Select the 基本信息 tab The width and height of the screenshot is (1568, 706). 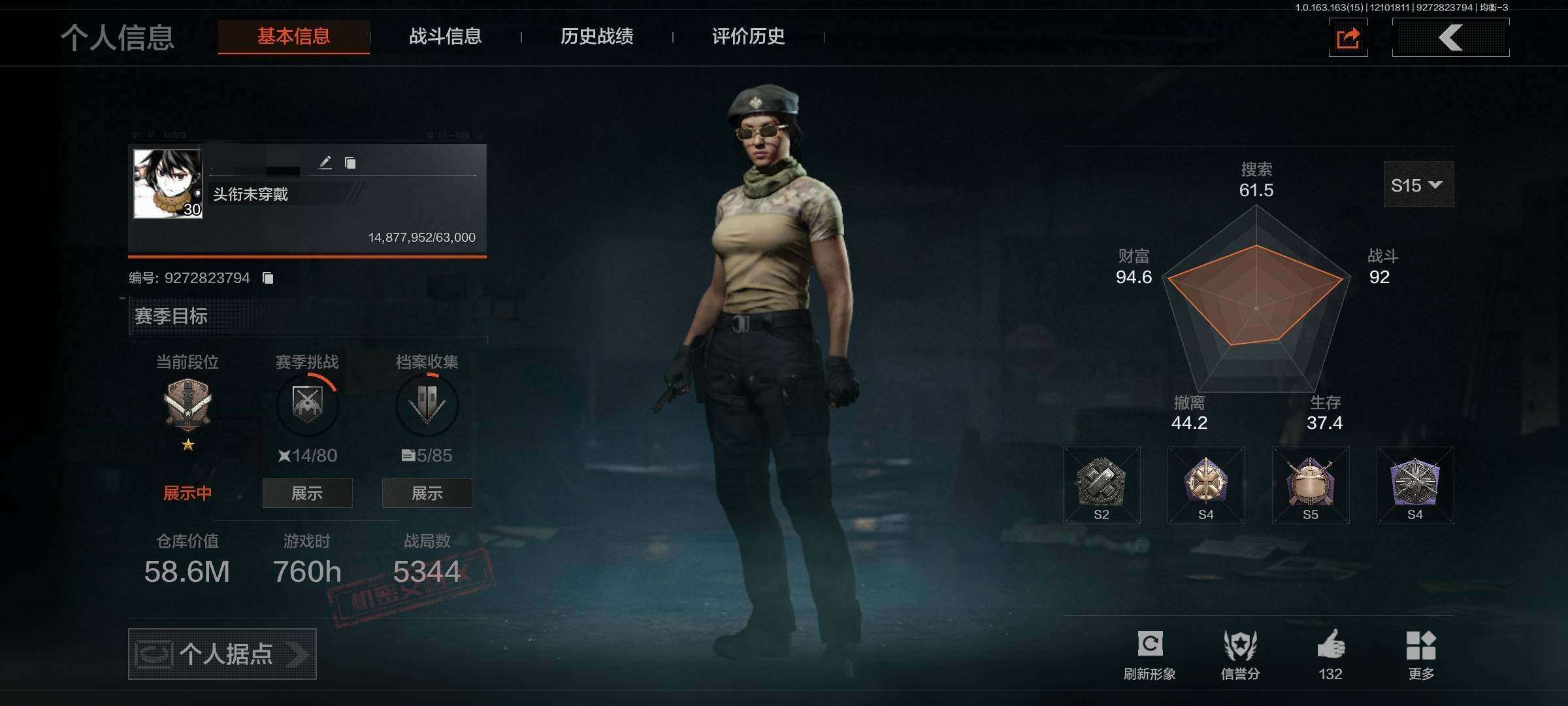point(293,37)
